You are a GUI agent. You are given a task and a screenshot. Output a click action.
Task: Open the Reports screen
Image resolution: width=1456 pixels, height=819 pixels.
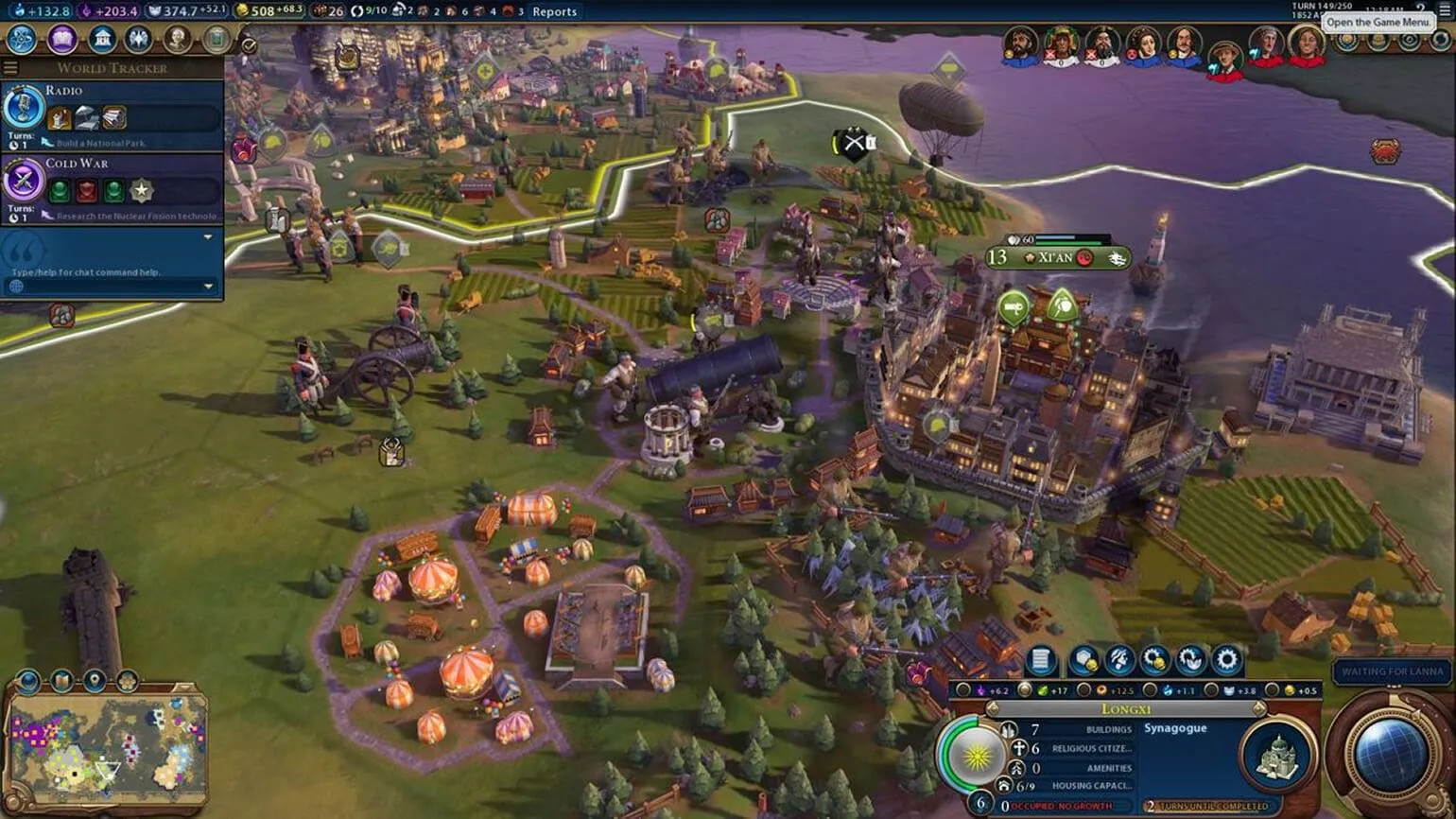point(554,11)
